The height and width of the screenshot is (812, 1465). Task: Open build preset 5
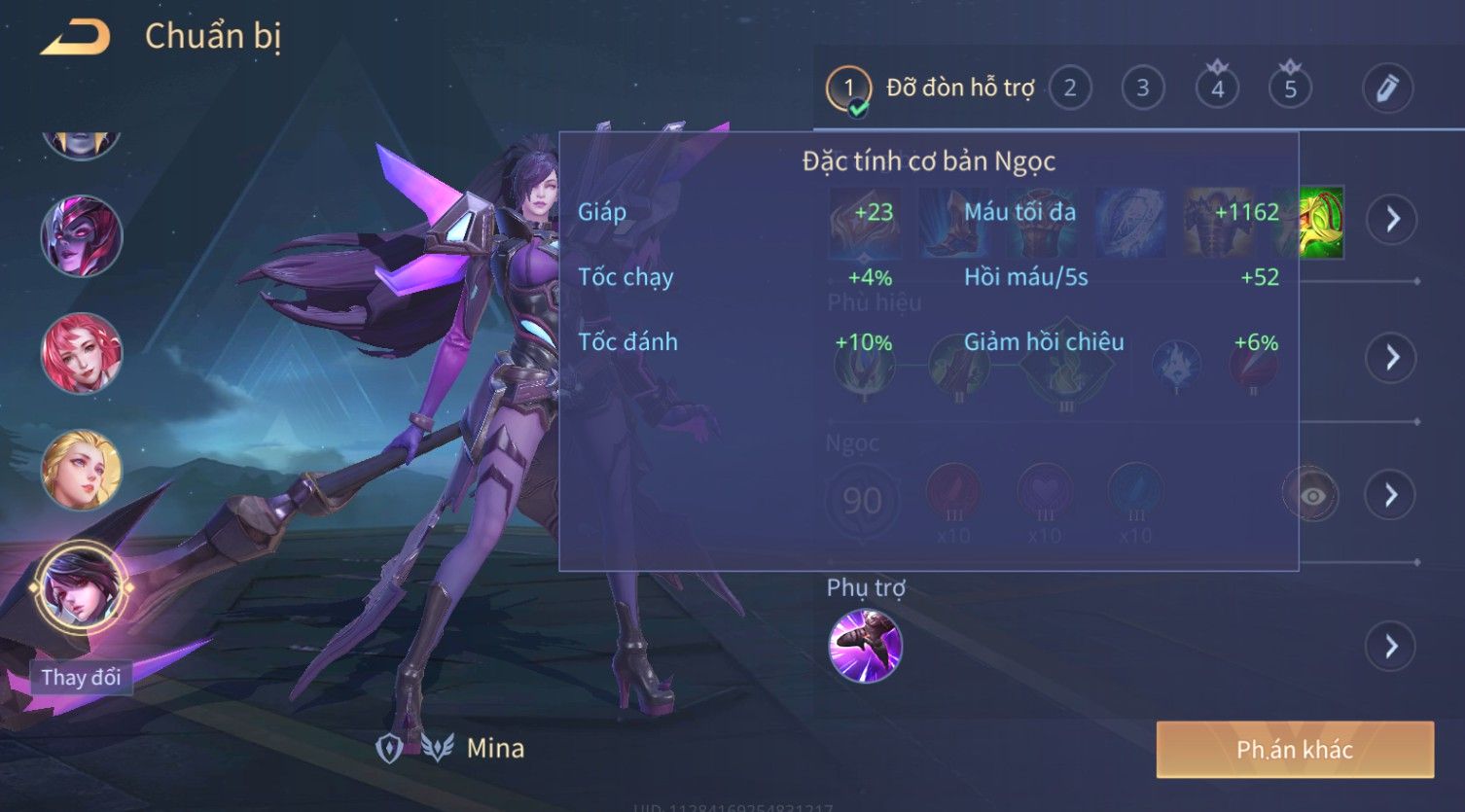point(1290,88)
